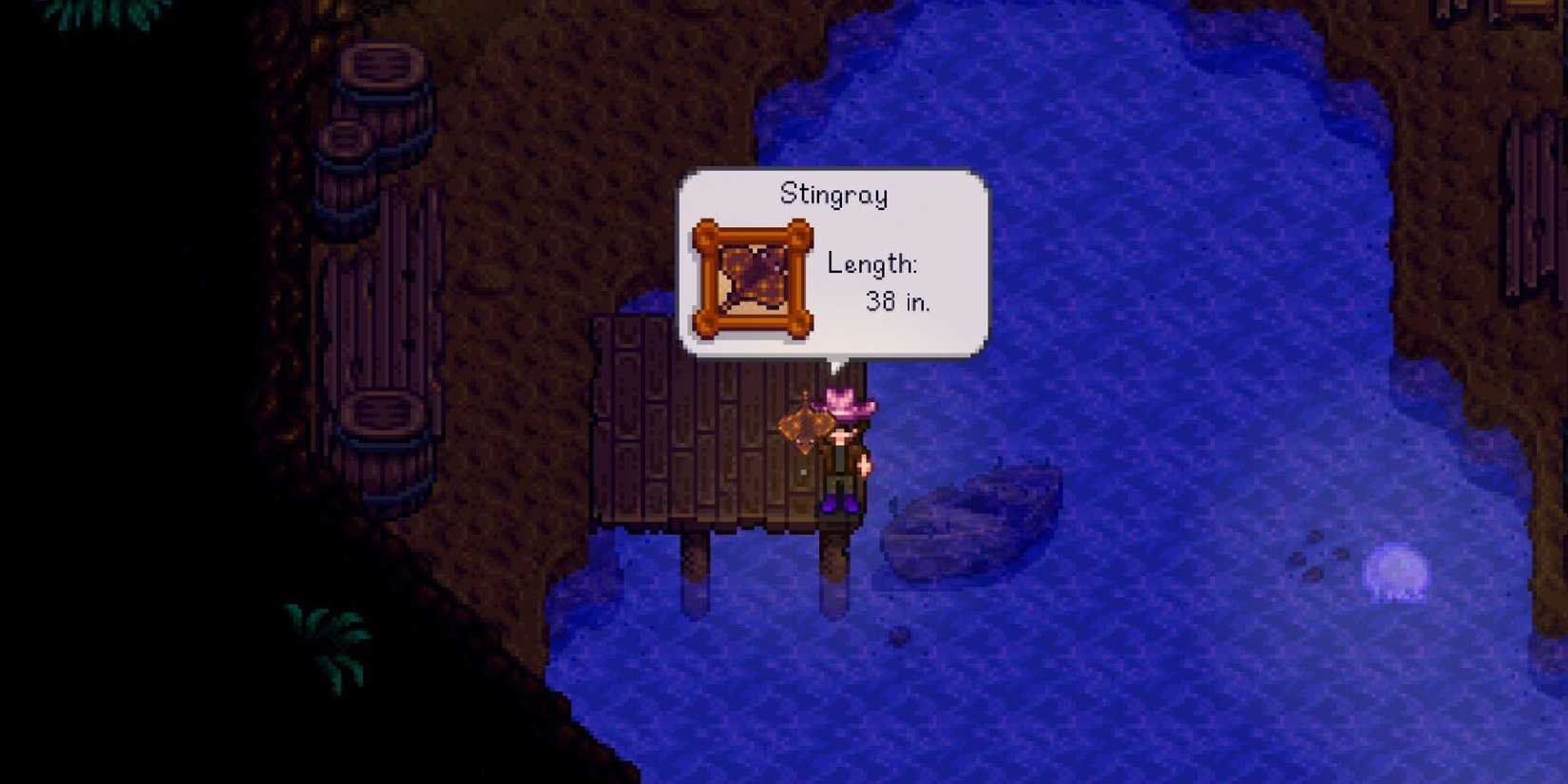Click the popup's speech bubble tail

click(836, 363)
